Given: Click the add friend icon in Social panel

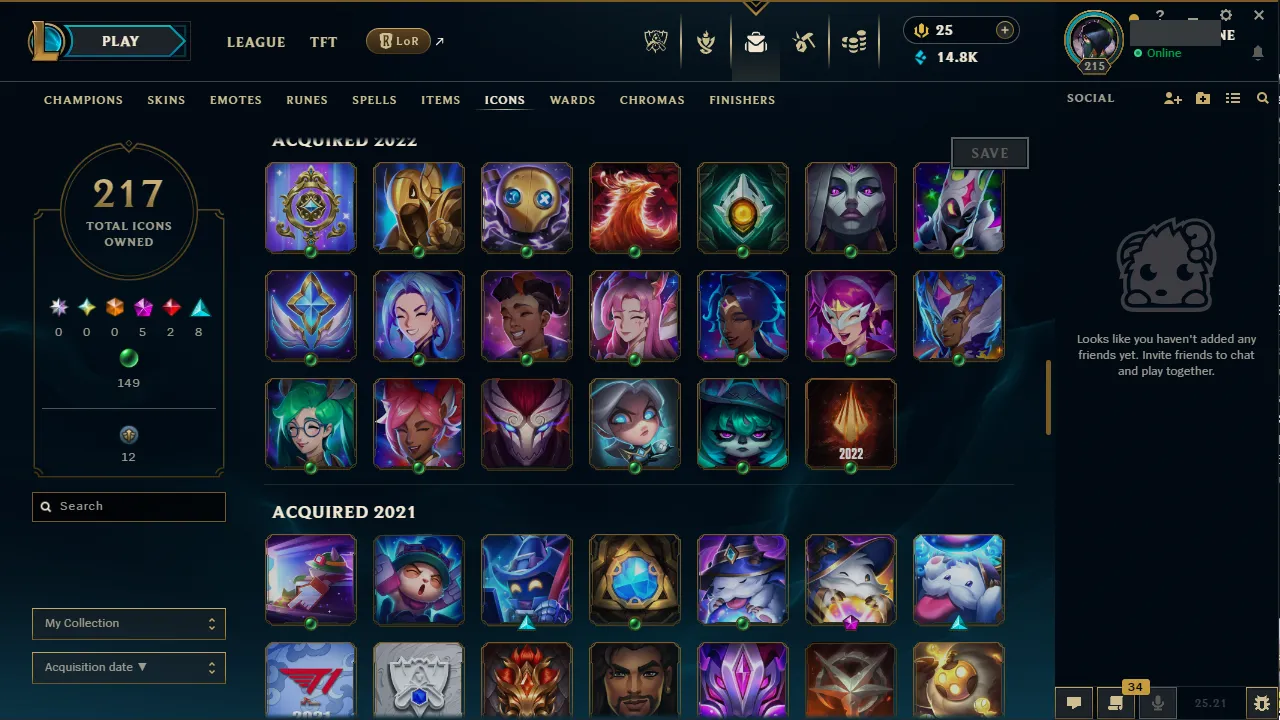Looking at the screenshot, I should pos(1172,98).
